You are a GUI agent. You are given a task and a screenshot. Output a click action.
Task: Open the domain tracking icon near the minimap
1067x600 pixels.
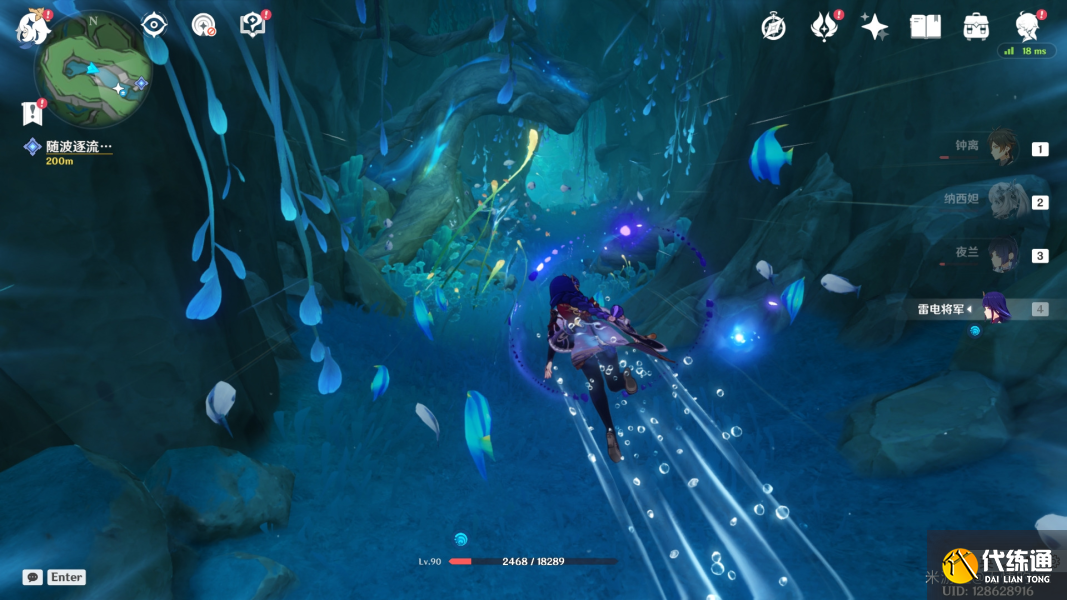pyautogui.click(x=204, y=25)
